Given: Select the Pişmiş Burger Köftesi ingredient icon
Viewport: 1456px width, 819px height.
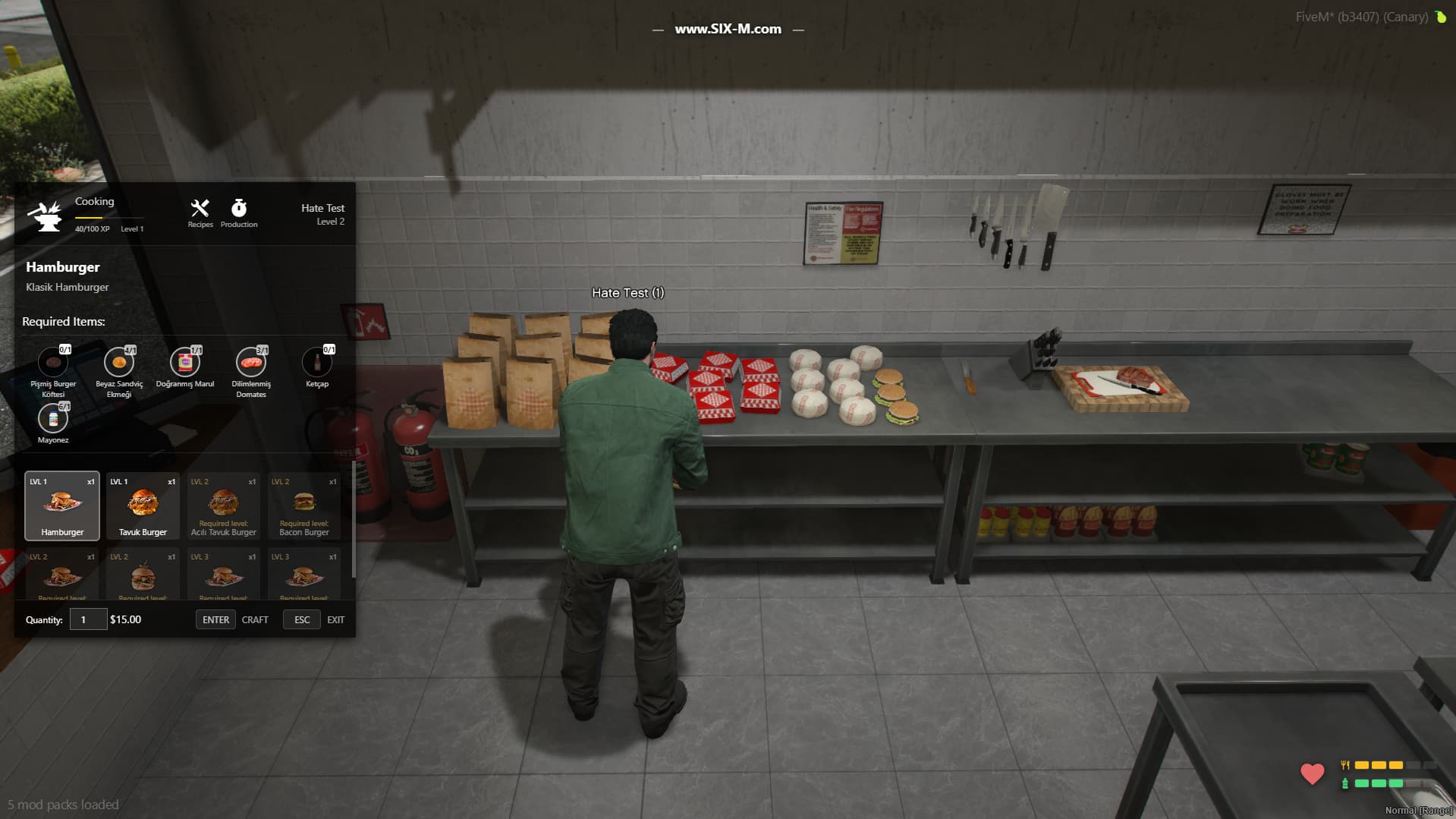Looking at the screenshot, I should [x=52, y=363].
